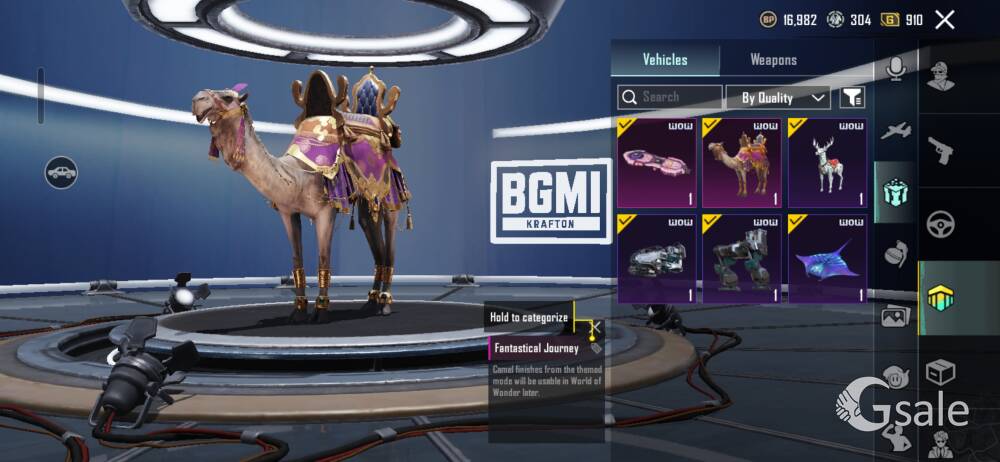
Task: Select the silver hover pod vehicle skin
Action: [656, 258]
